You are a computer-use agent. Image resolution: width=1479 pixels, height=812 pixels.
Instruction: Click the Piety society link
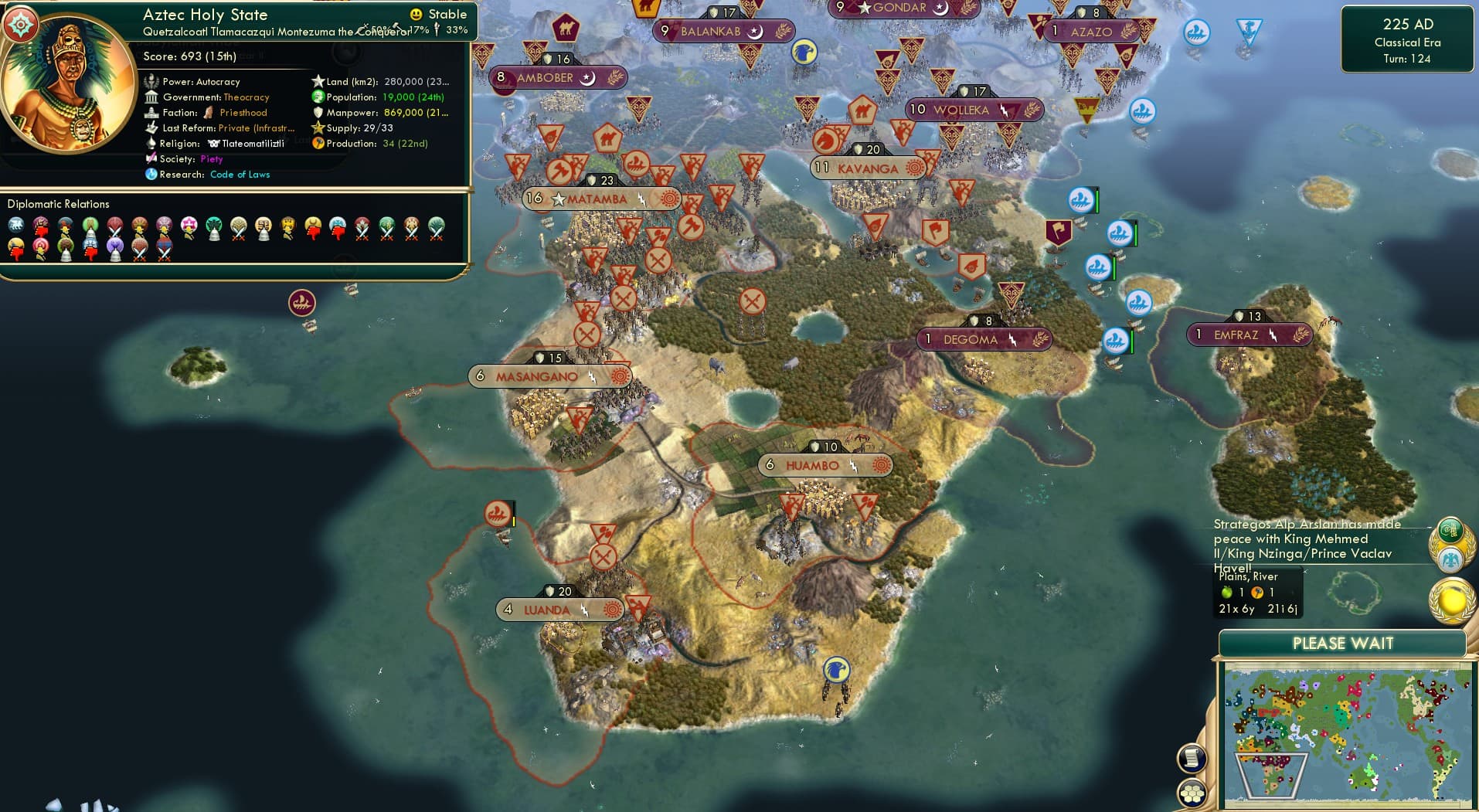point(212,159)
